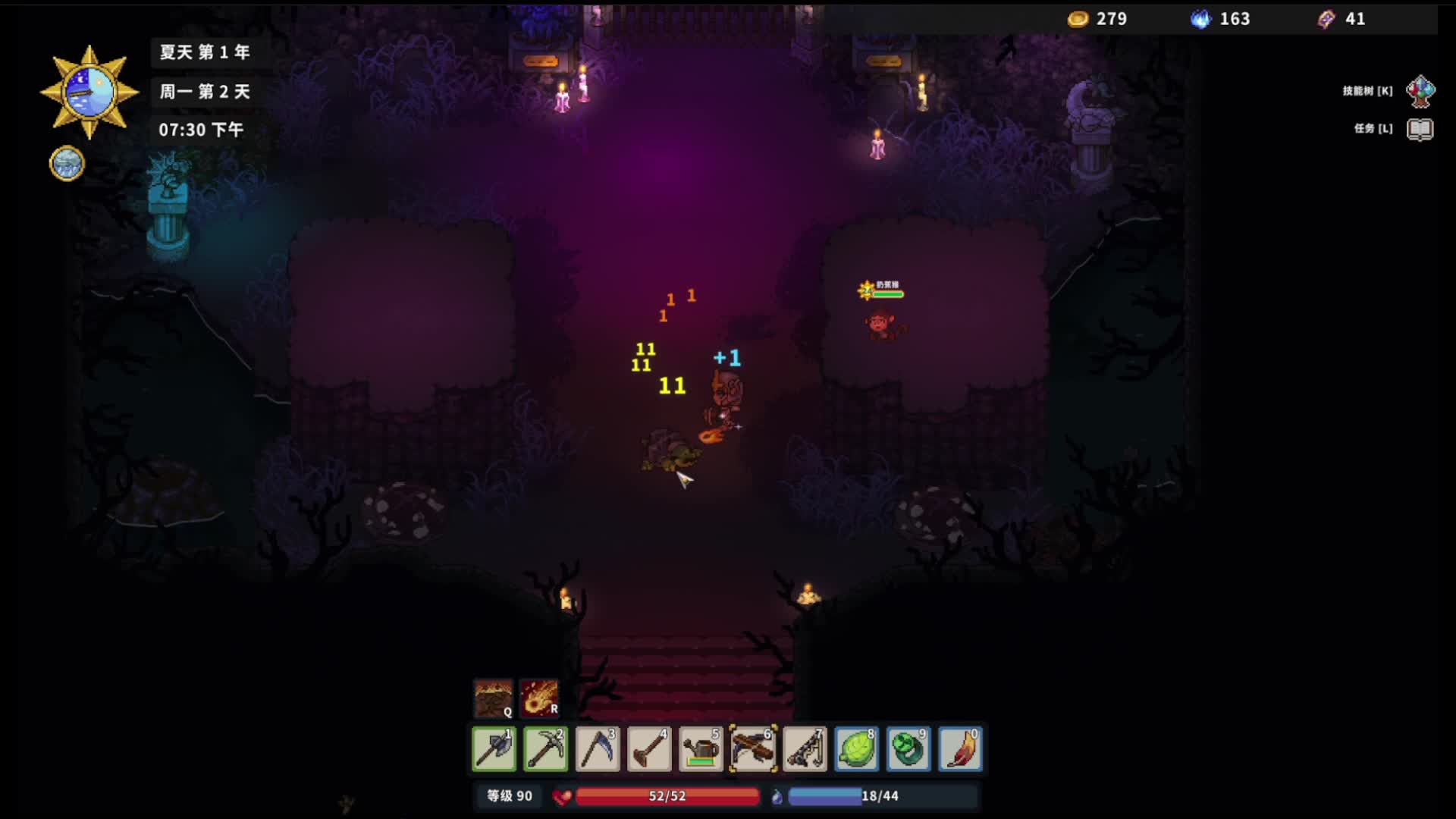Open the quest journal book (任务)
The image size is (1456, 819).
1420,129
